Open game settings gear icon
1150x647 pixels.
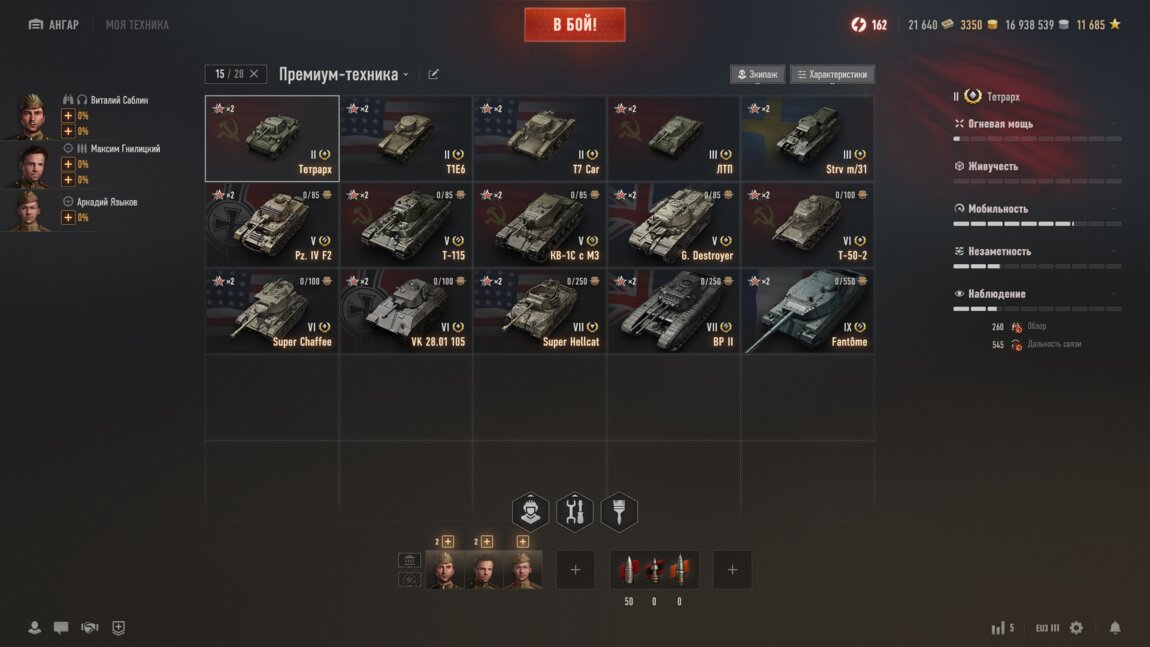click(1076, 628)
